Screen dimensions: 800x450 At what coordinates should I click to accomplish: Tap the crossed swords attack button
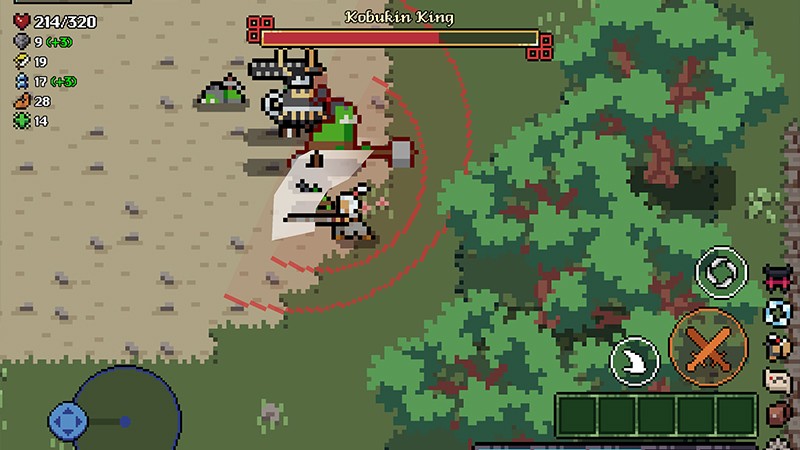pyautogui.click(x=708, y=348)
